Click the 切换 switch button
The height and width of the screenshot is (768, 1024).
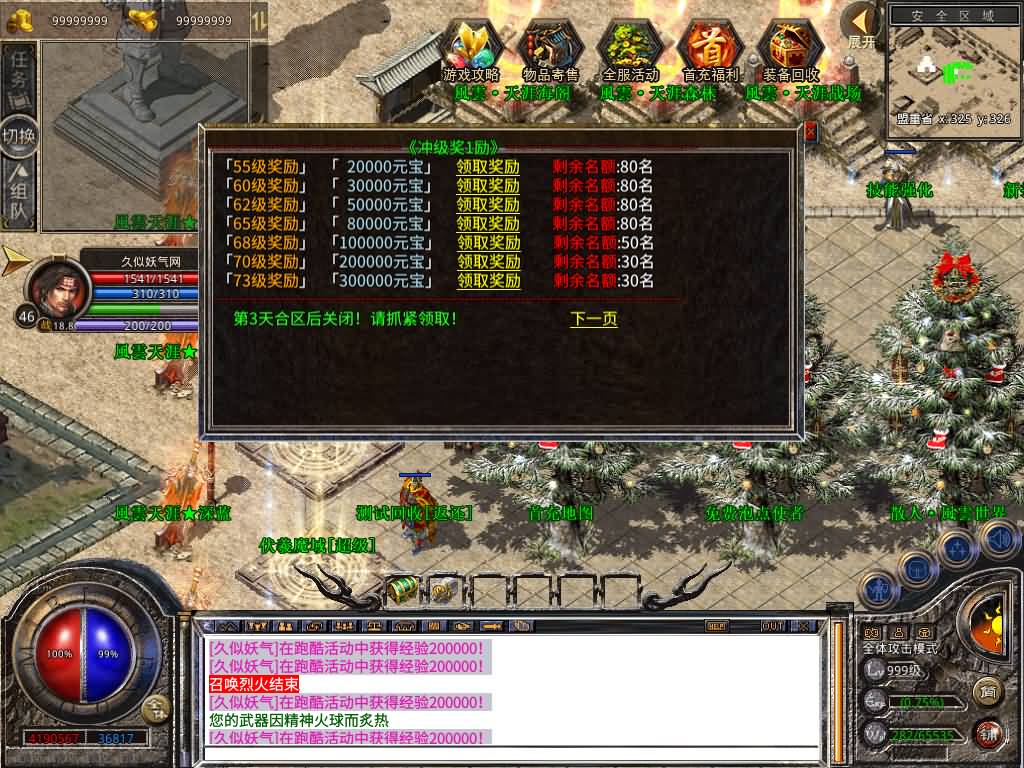point(19,134)
